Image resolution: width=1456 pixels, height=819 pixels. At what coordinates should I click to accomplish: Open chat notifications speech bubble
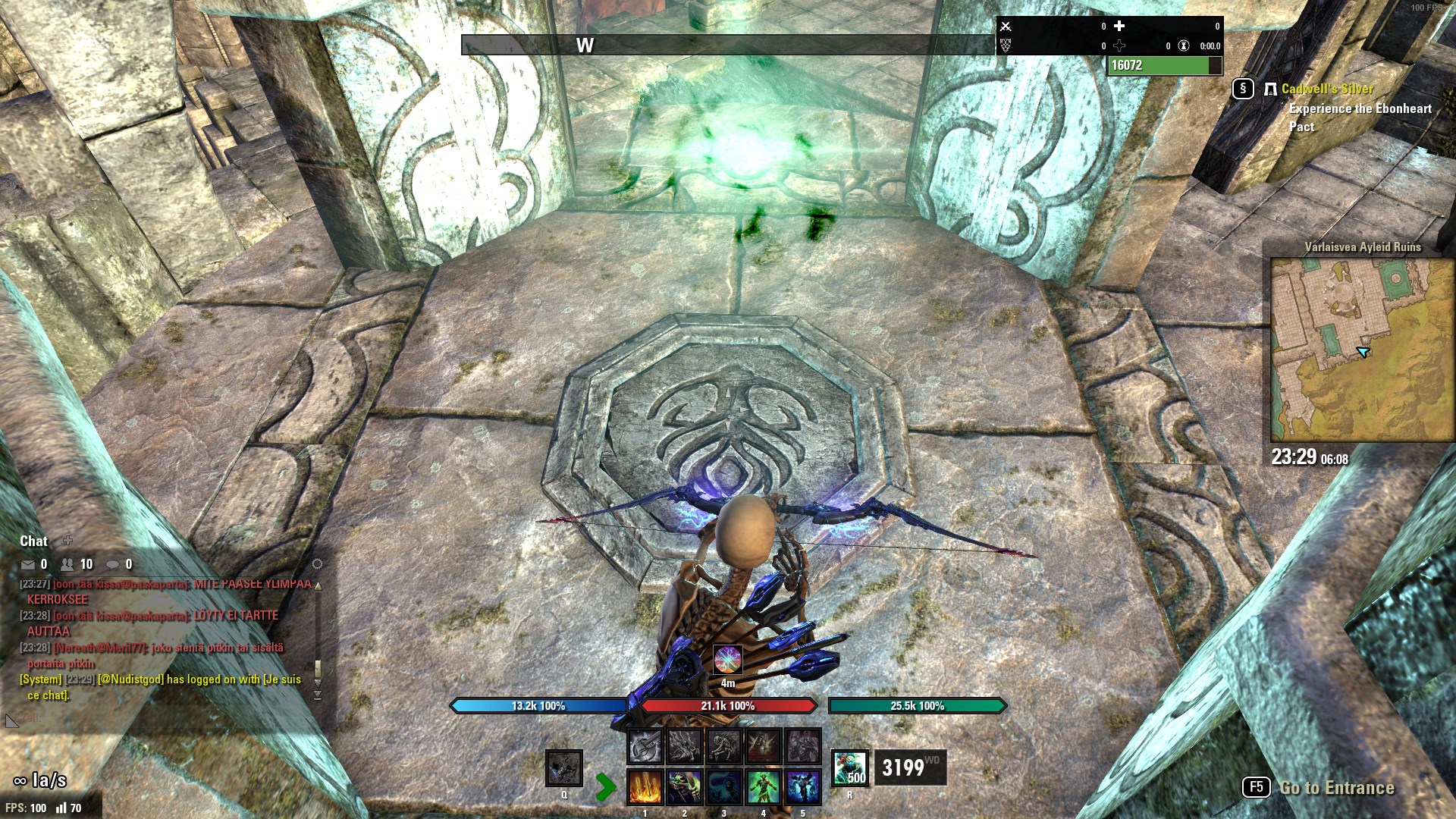click(112, 564)
